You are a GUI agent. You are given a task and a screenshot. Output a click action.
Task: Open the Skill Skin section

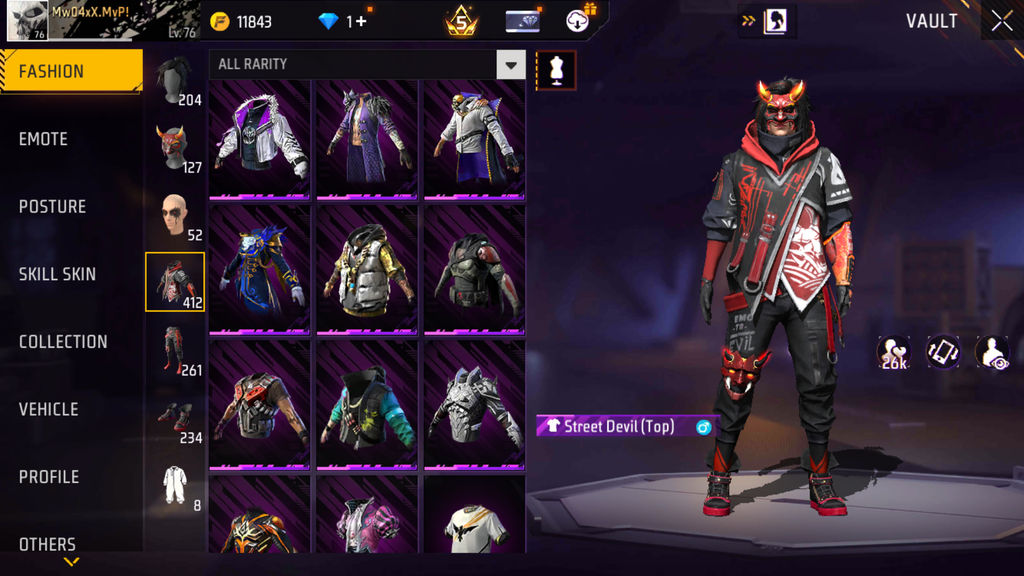pyautogui.click(x=57, y=274)
